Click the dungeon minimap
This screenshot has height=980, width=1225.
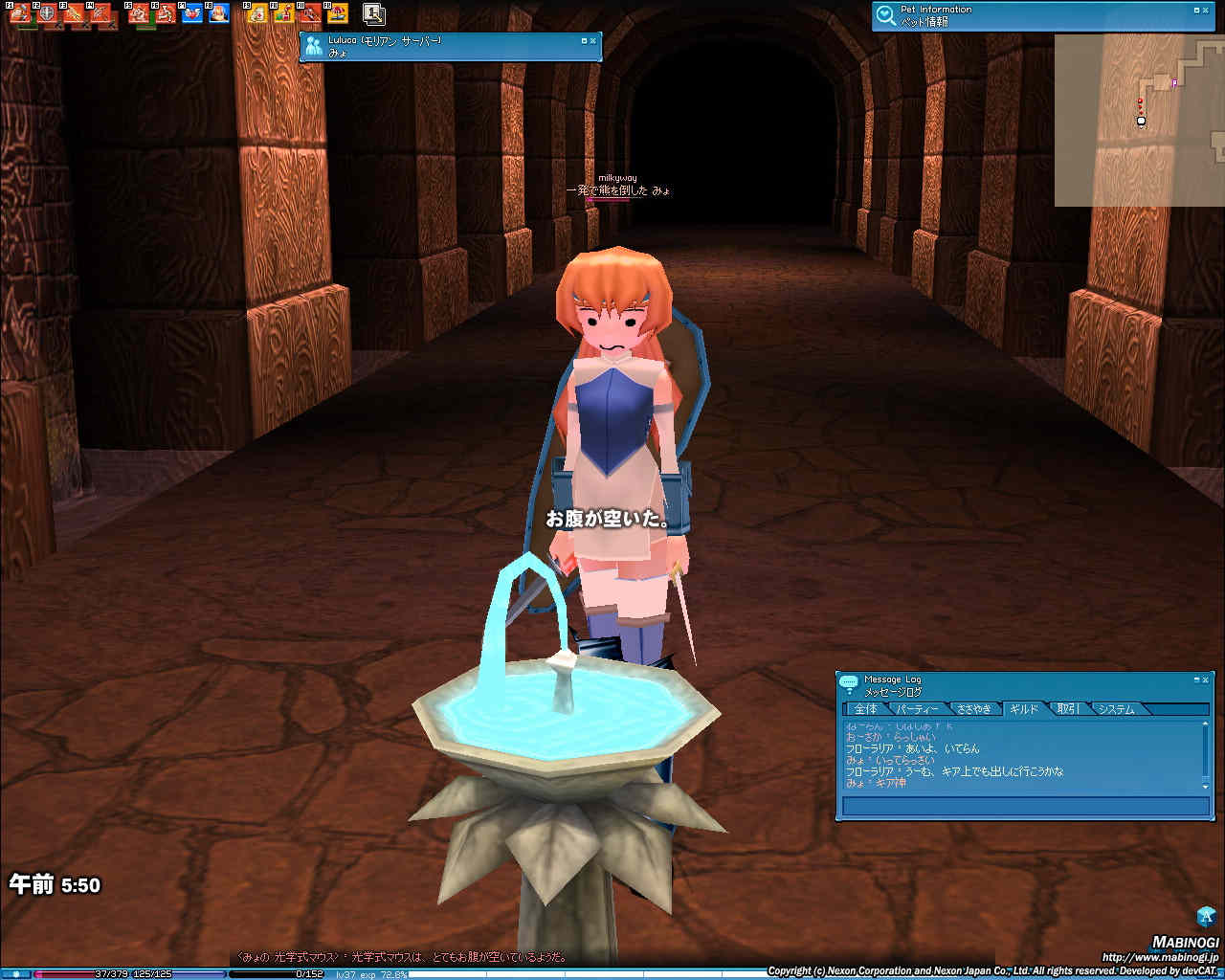(x=1139, y=120)
